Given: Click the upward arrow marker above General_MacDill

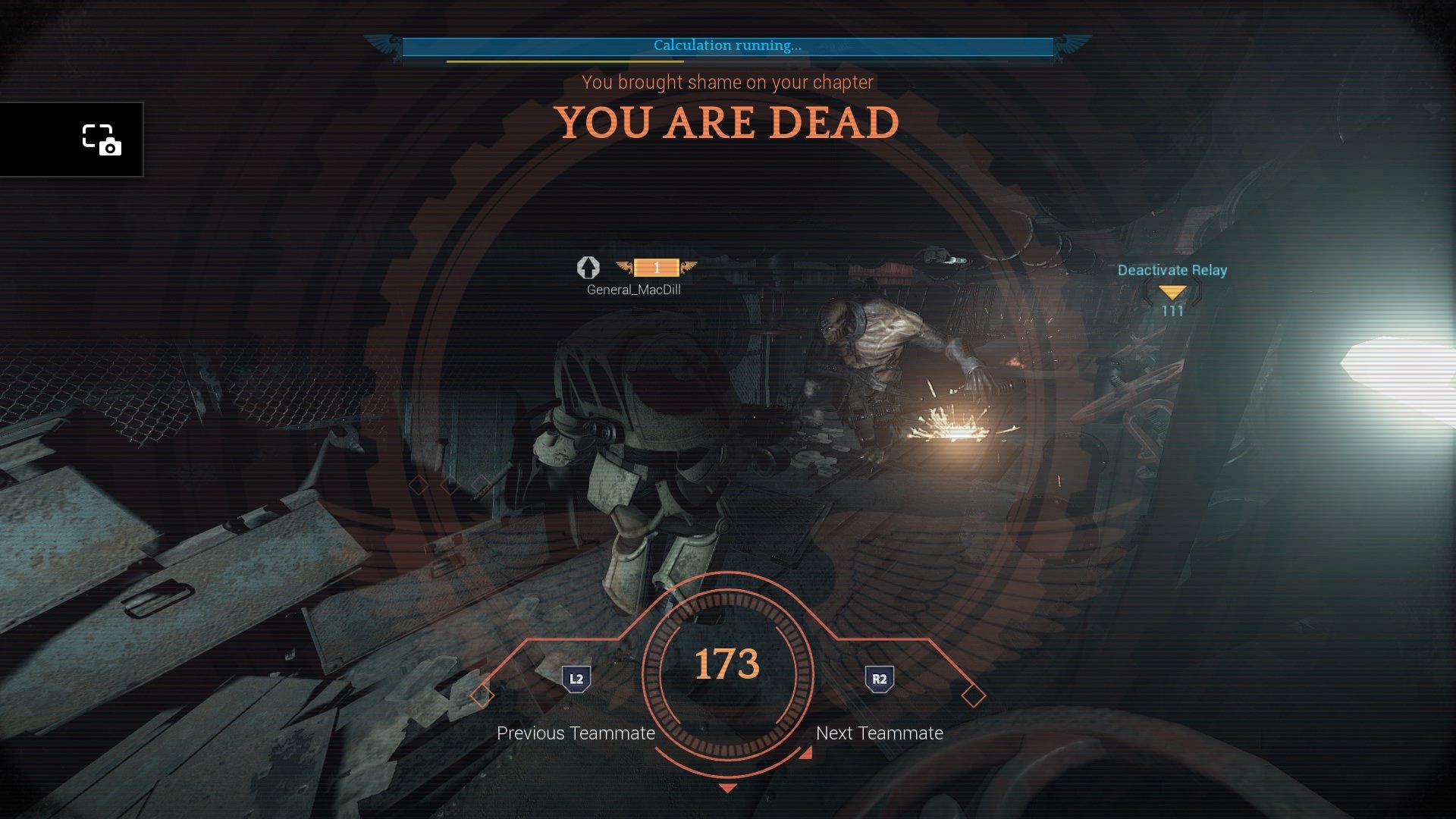Looking at the screenshot, I should pos(588,268).
